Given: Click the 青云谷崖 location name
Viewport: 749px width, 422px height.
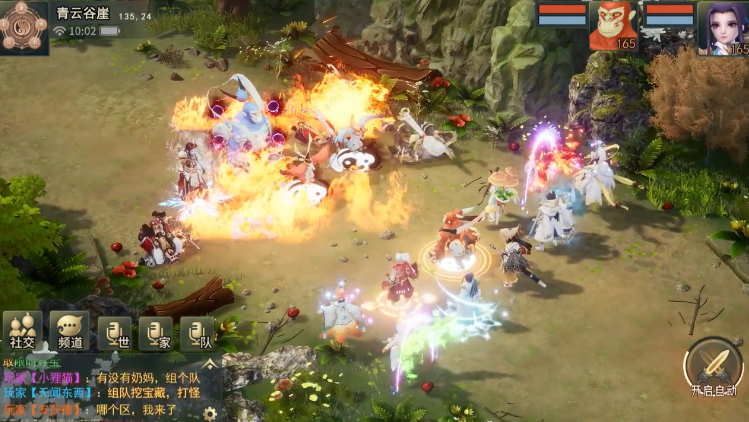Looking at the screenshot, I should [82, 14].
